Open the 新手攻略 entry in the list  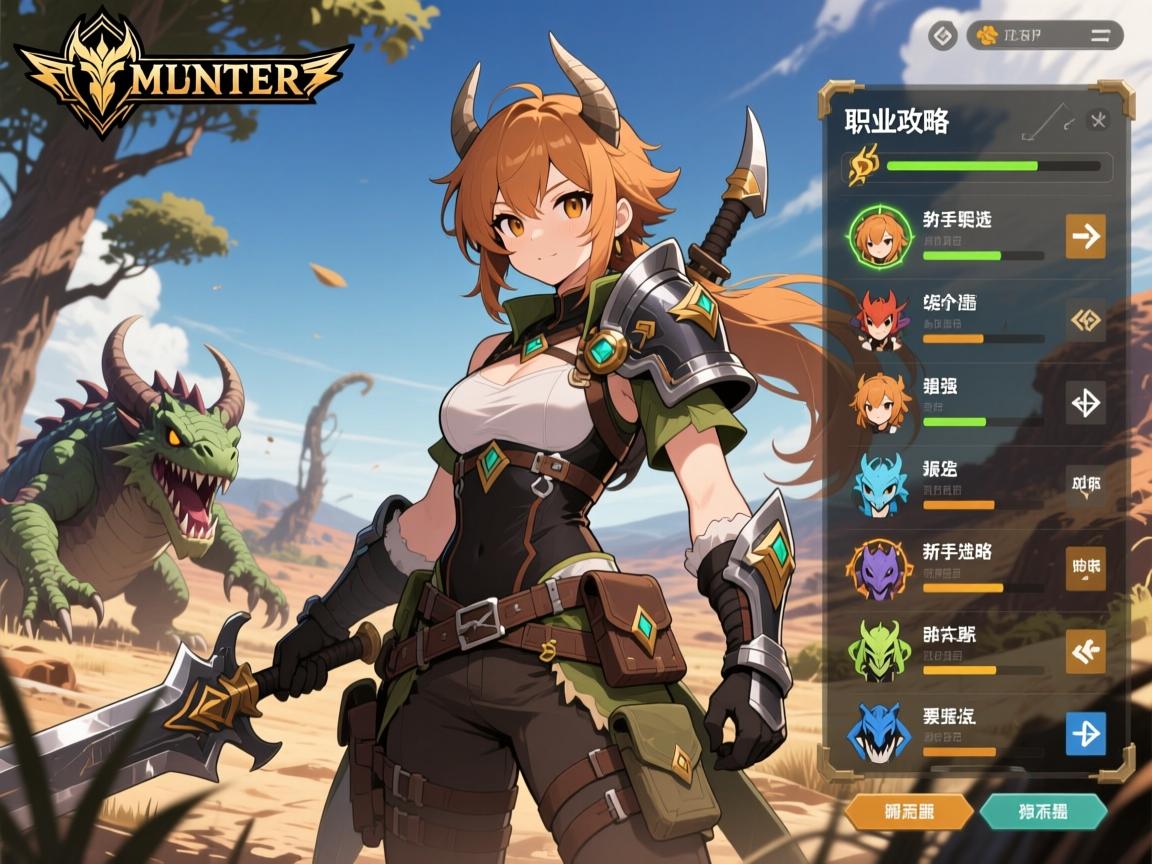pyautogui.click(x=957, y=551)
